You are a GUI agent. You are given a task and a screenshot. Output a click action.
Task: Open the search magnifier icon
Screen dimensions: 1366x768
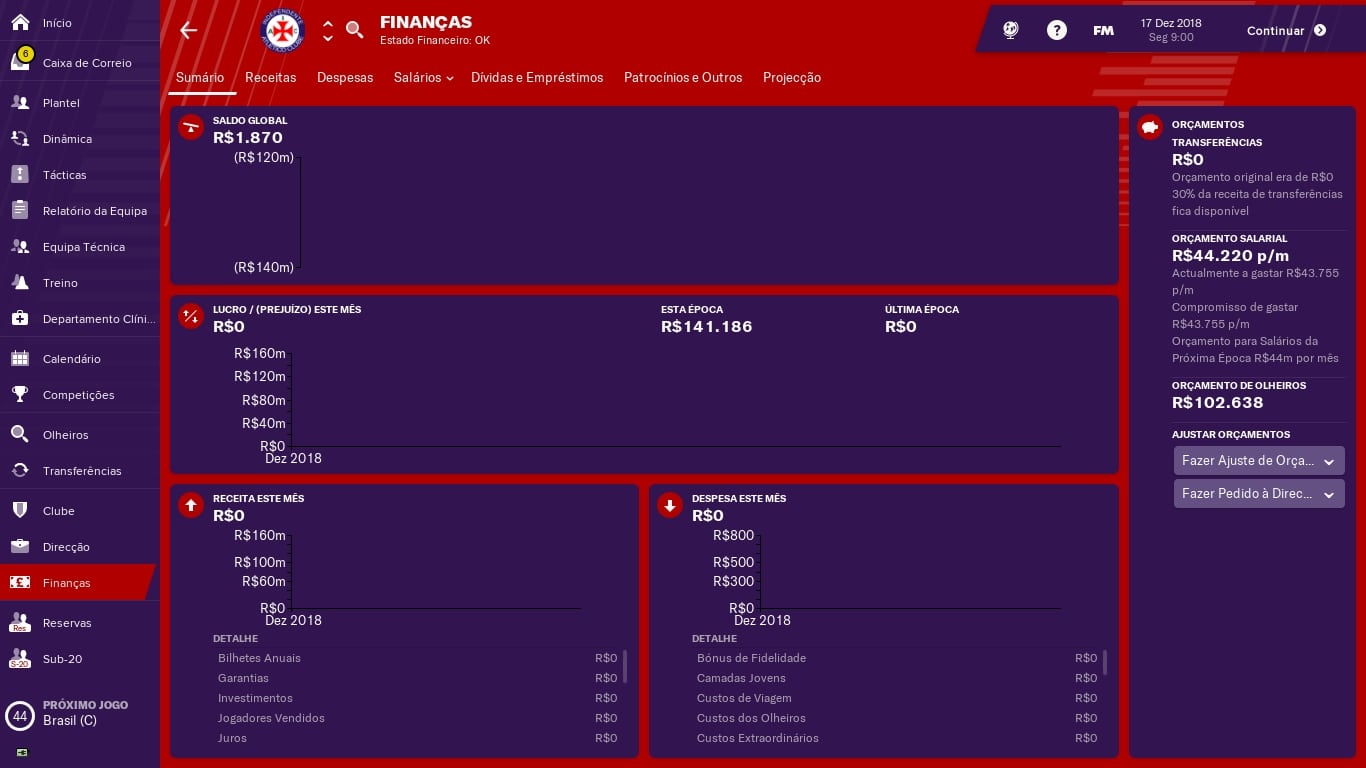coord(355,30)
